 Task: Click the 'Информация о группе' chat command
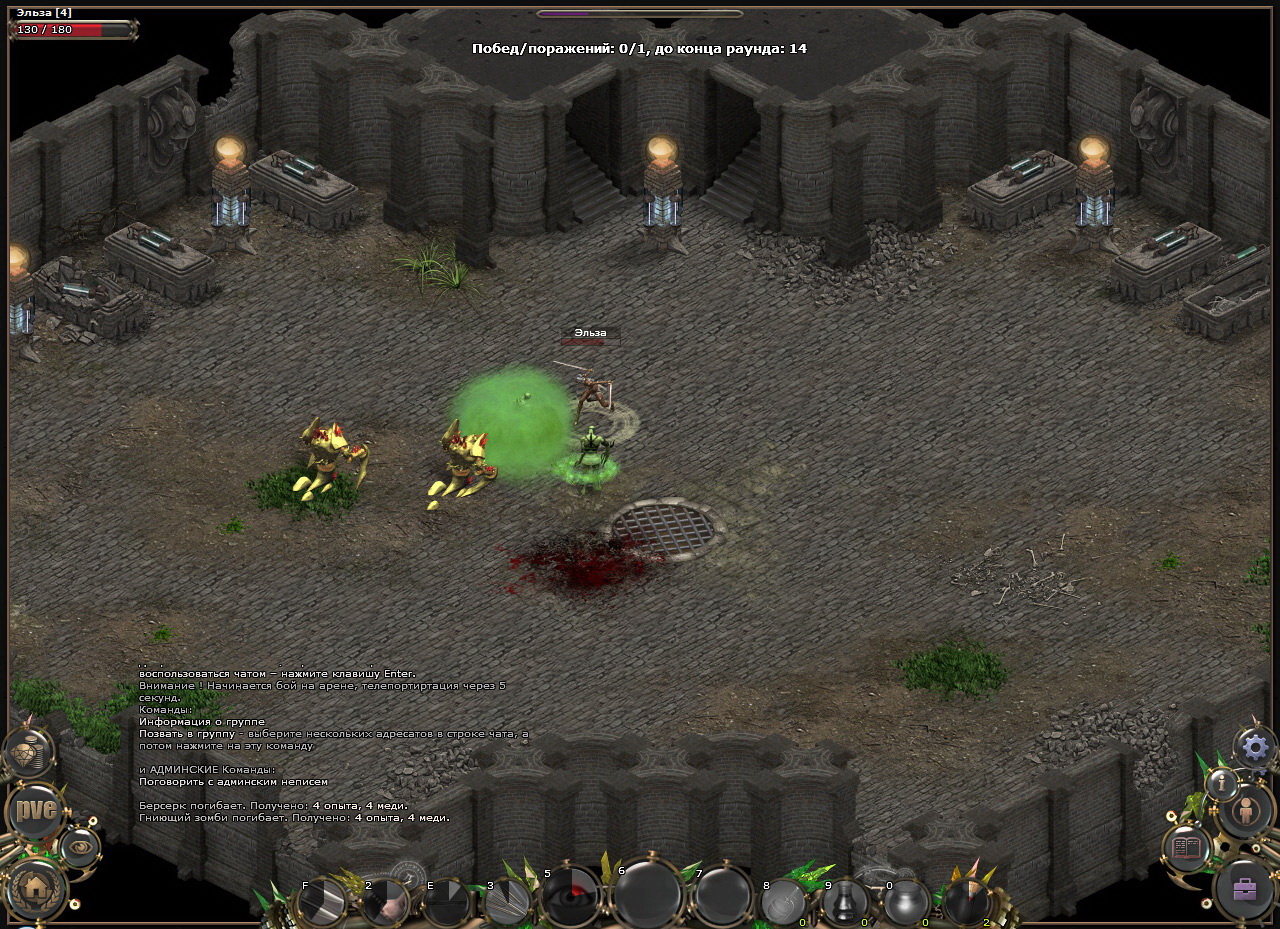click(202, 721)
